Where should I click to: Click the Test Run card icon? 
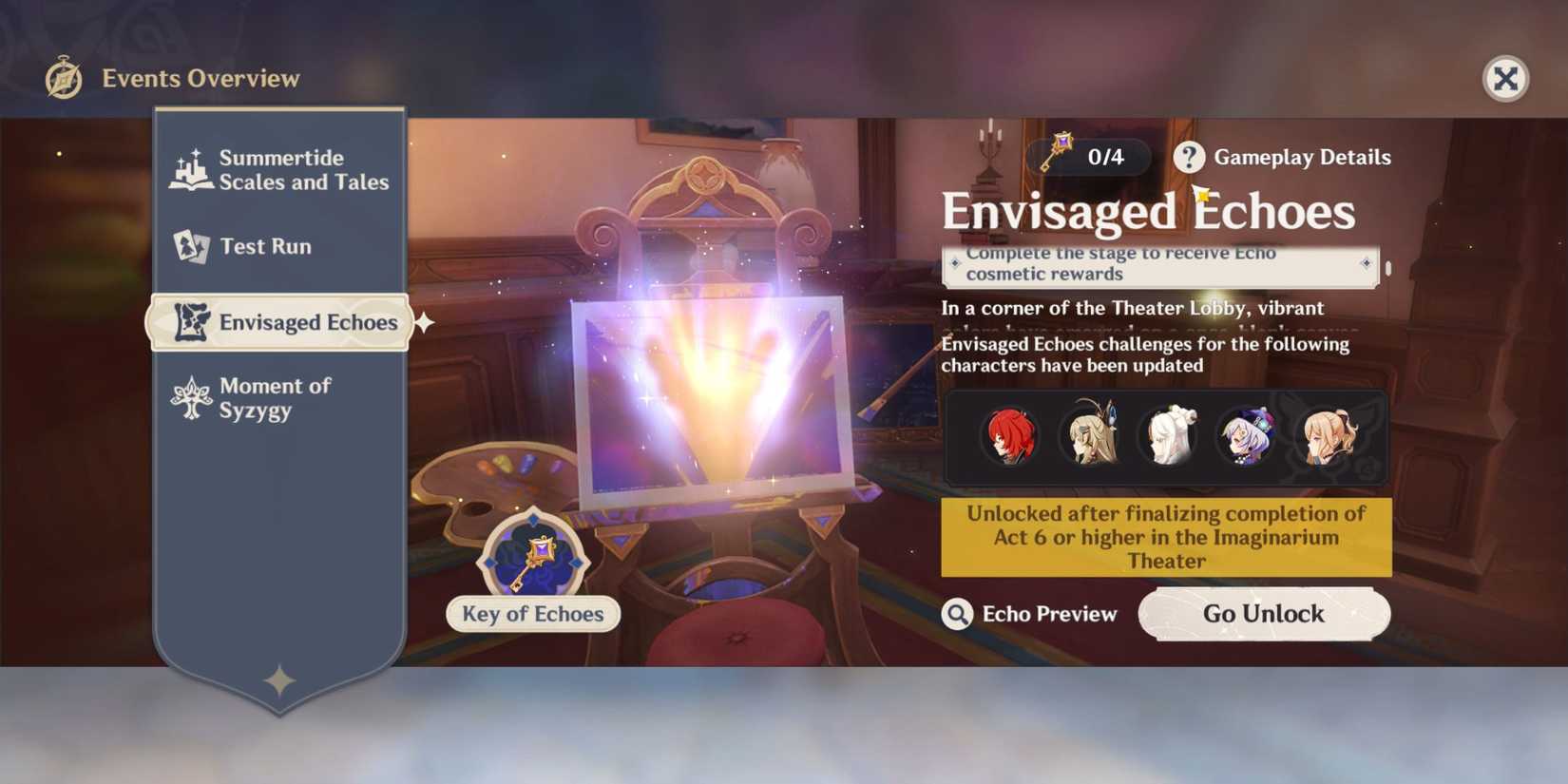[x=192, y=246]
